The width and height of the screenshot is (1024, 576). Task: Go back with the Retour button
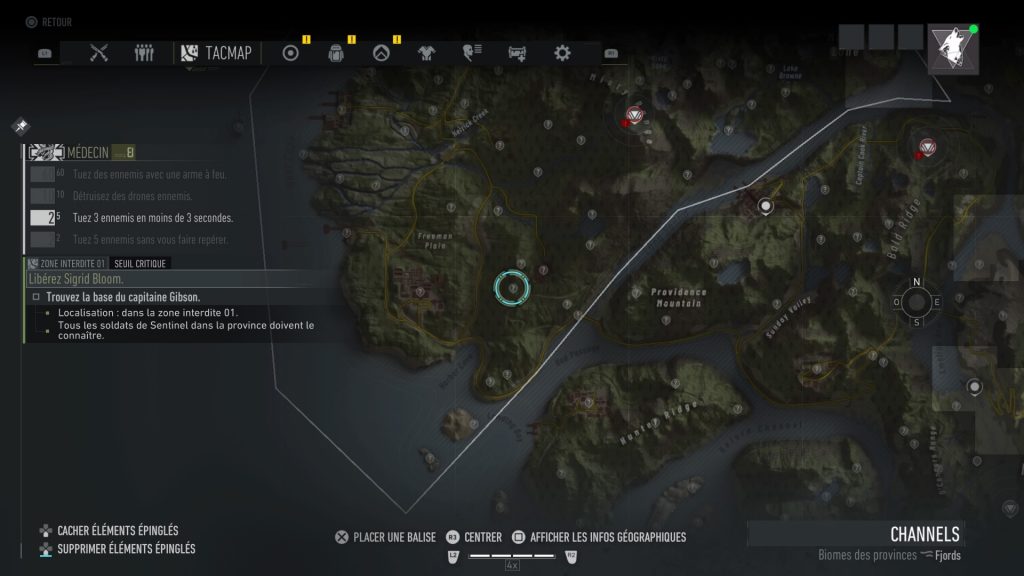[x=49, y=22]
